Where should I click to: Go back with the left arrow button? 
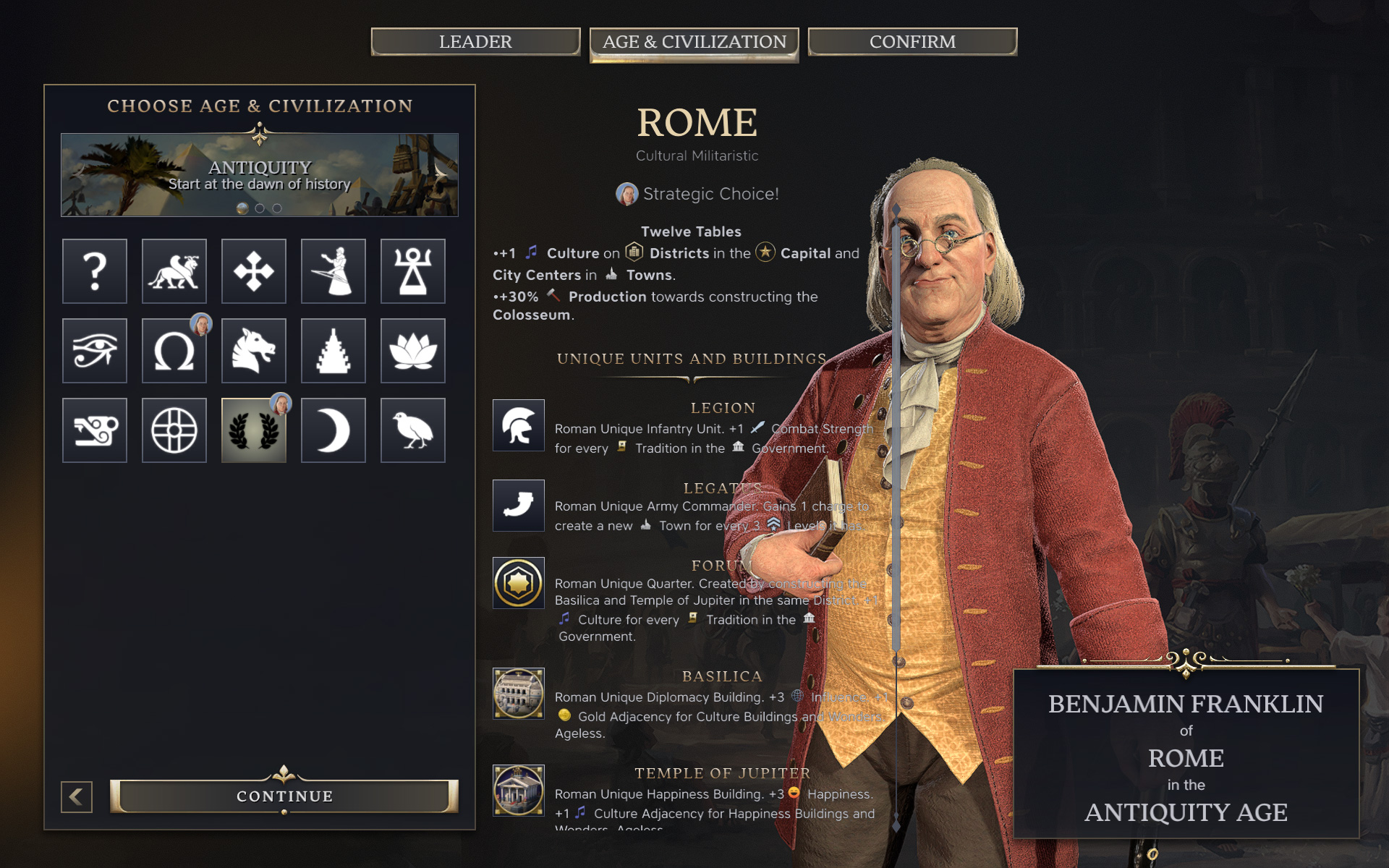tap(77, 796)
